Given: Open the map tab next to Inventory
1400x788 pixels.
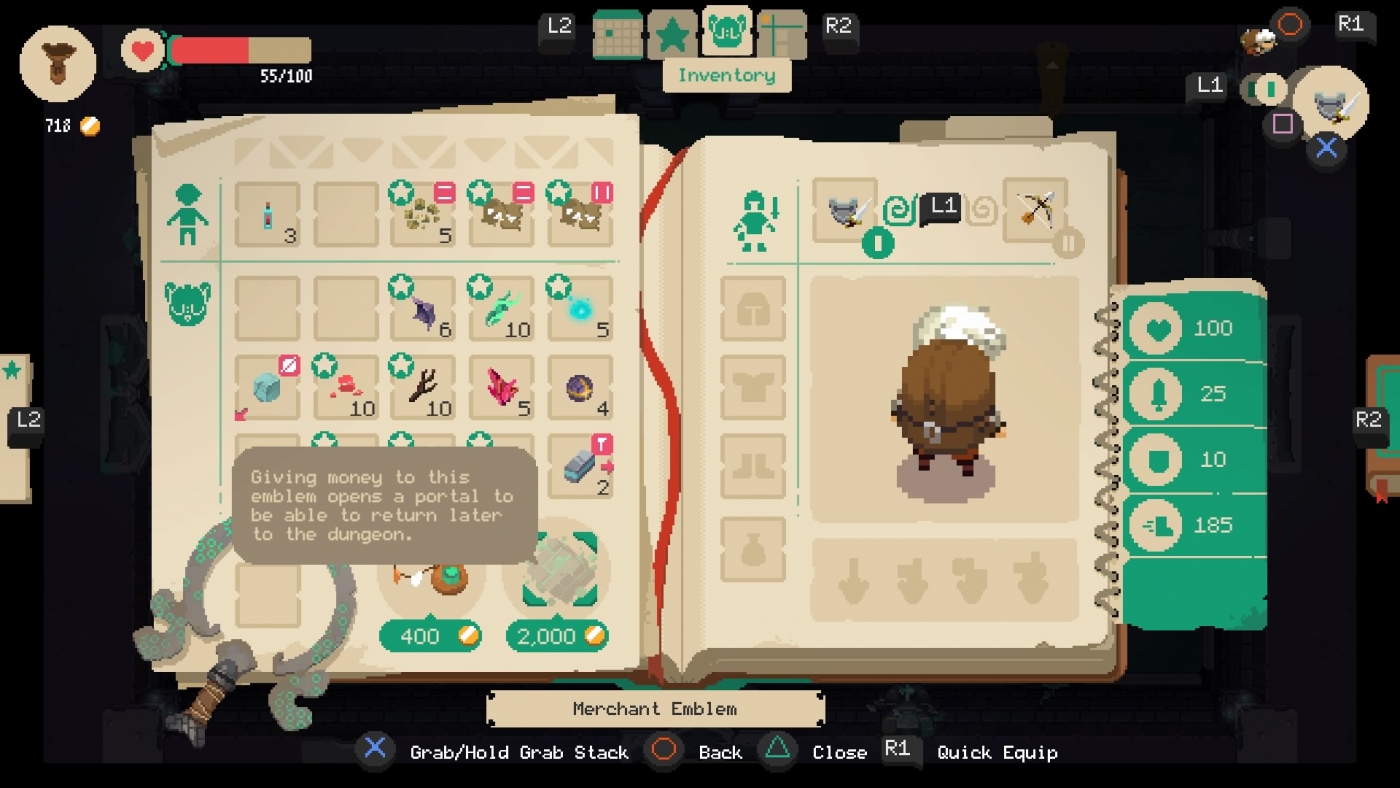Looking at the screenshot, I should pos(781,33).
